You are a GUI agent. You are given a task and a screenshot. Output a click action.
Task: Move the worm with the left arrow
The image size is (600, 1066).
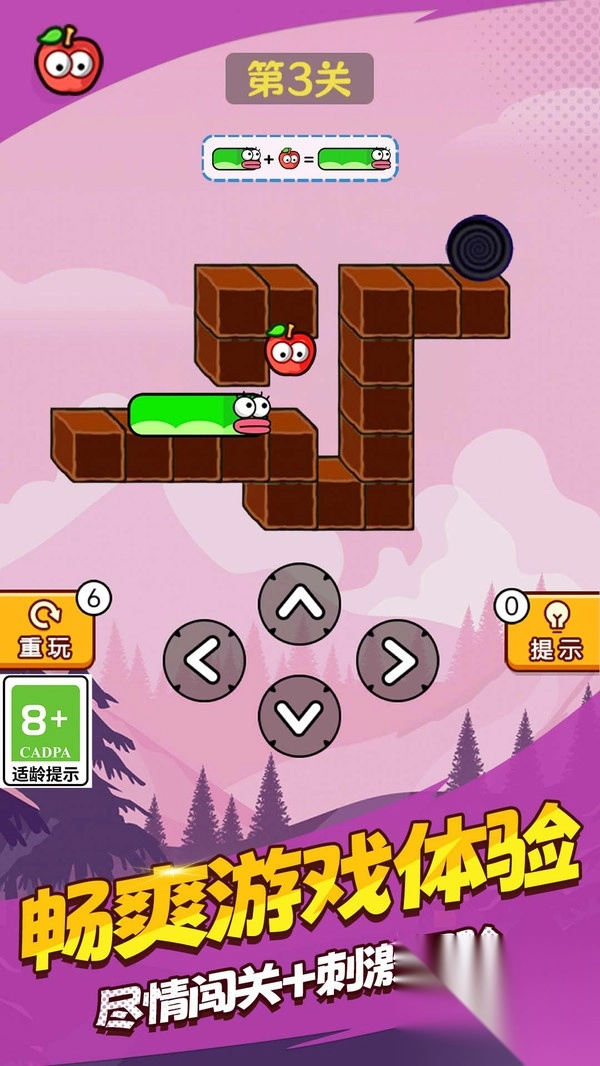tap(204, 660)
